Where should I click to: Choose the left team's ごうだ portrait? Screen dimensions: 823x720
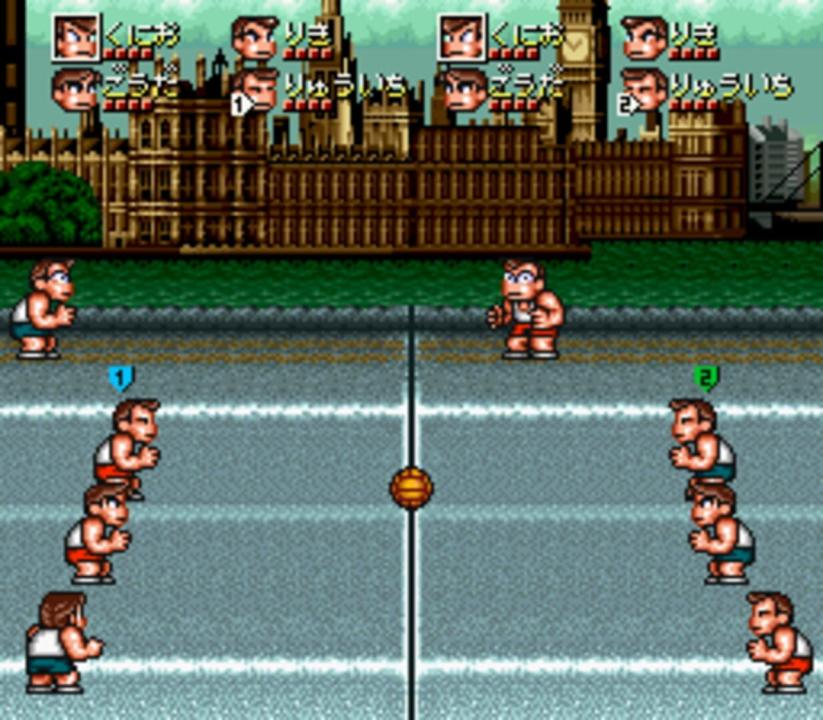point(75,88)
